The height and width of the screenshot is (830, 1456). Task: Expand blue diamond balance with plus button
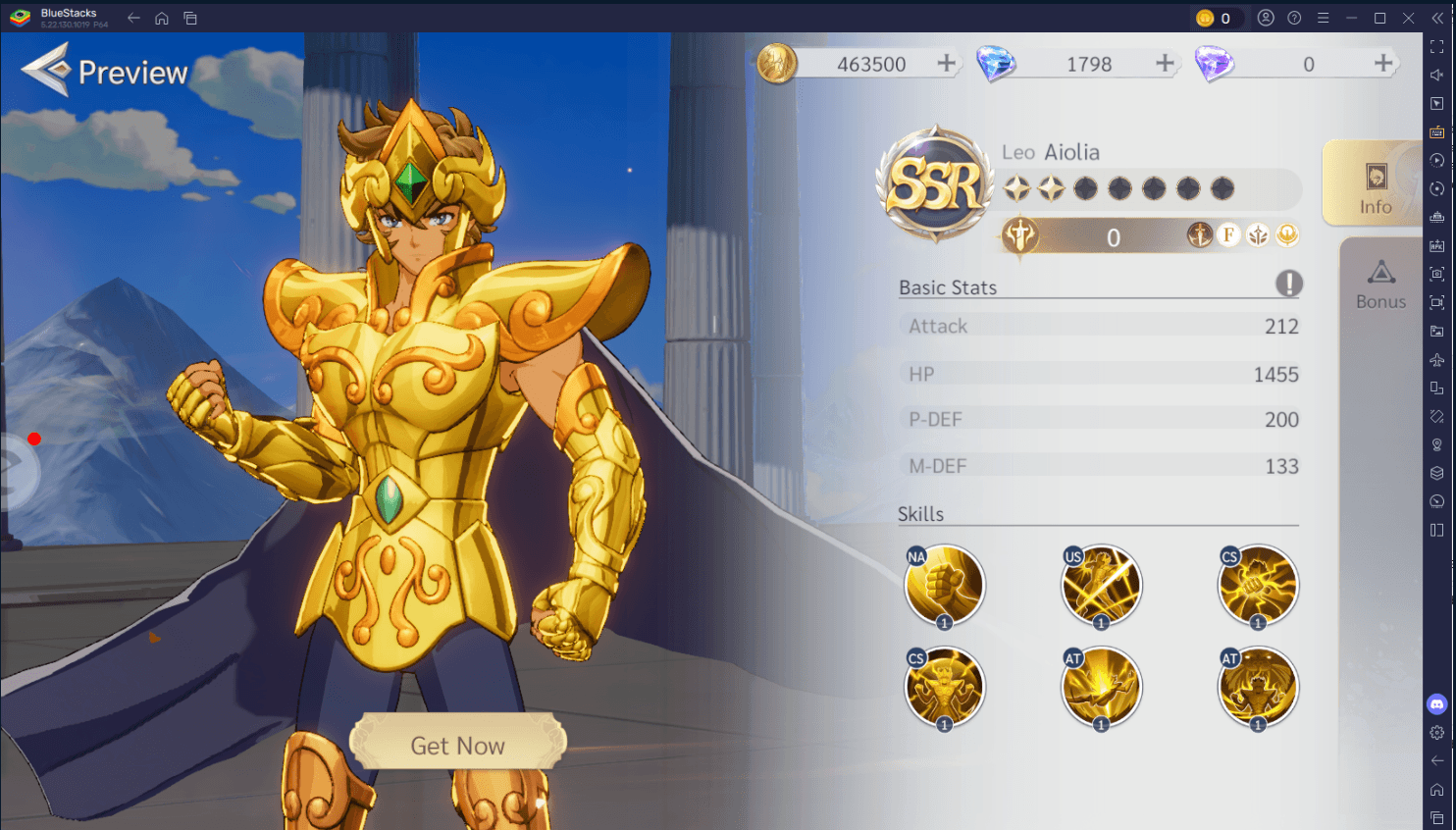(1164, 63)
